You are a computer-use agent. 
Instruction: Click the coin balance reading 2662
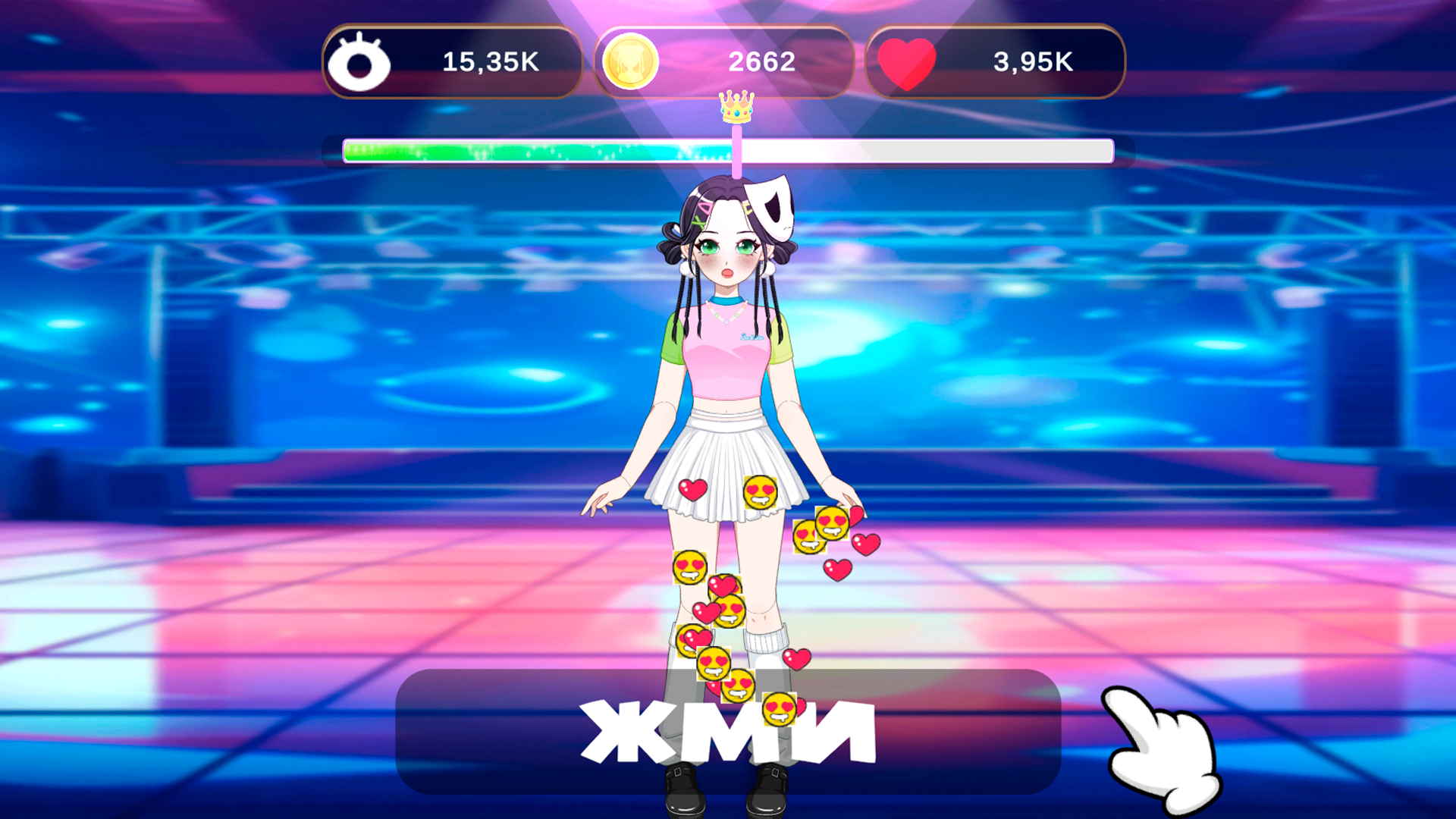[x=761, y=62]
